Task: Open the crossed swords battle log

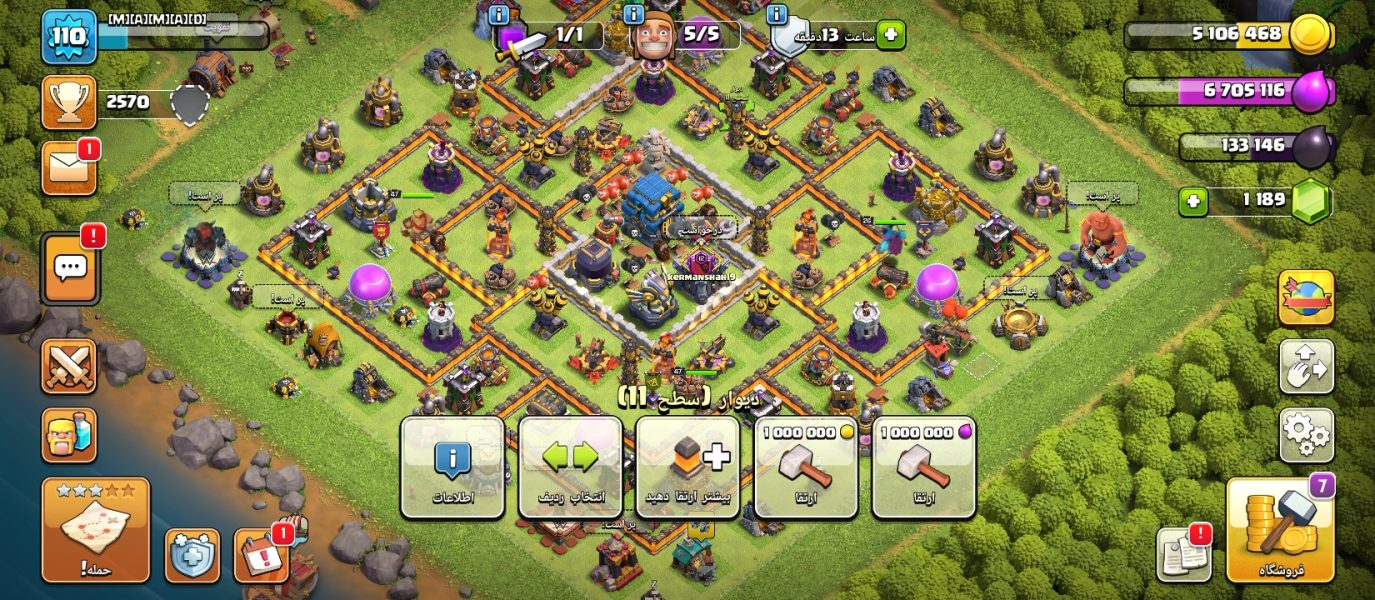Action: pyautogui.click(x=69, y=366)
